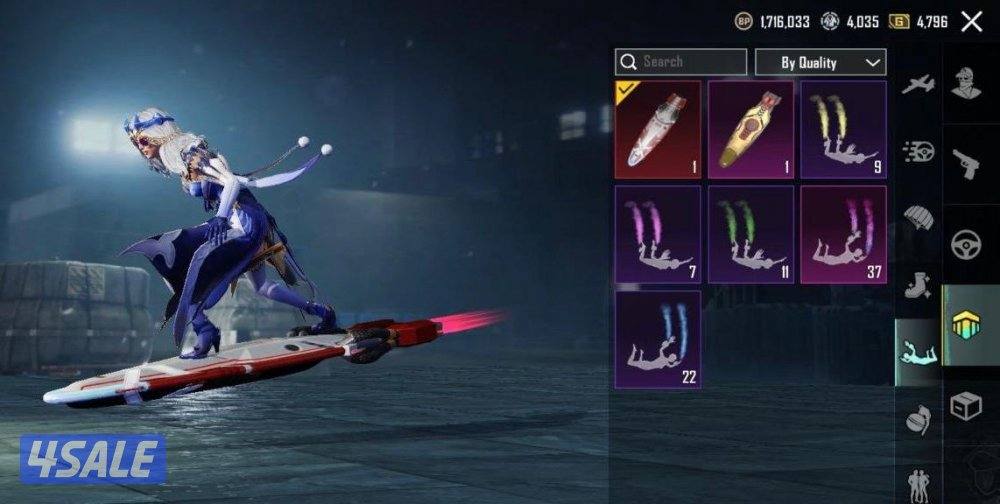The width and height of the screenshot is (1000, 504).
Task: Open the box crate category
Action: pyautogui.click(x=966, y=406)
